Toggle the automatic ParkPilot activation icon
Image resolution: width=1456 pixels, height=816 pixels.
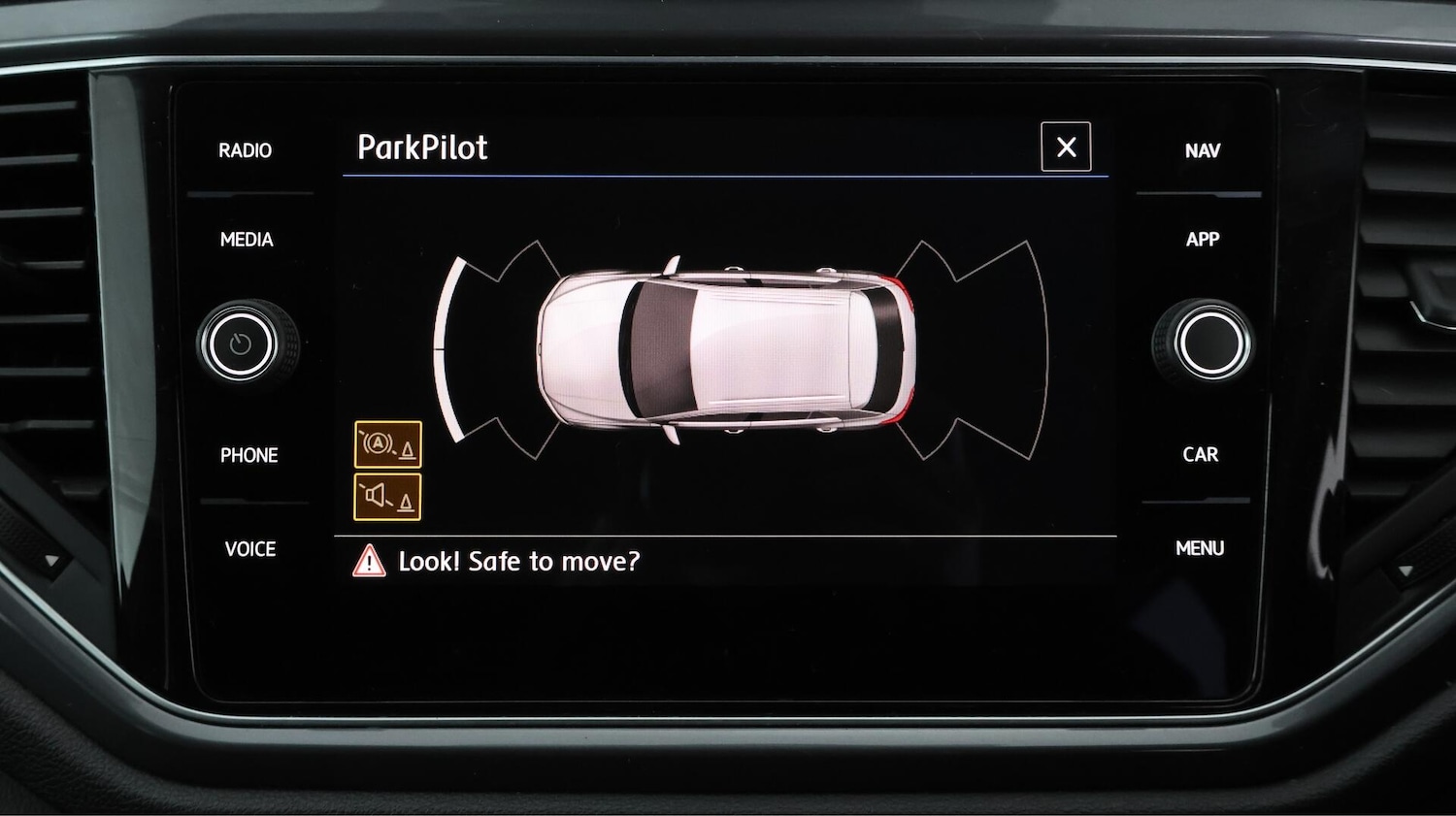point(388,445)
